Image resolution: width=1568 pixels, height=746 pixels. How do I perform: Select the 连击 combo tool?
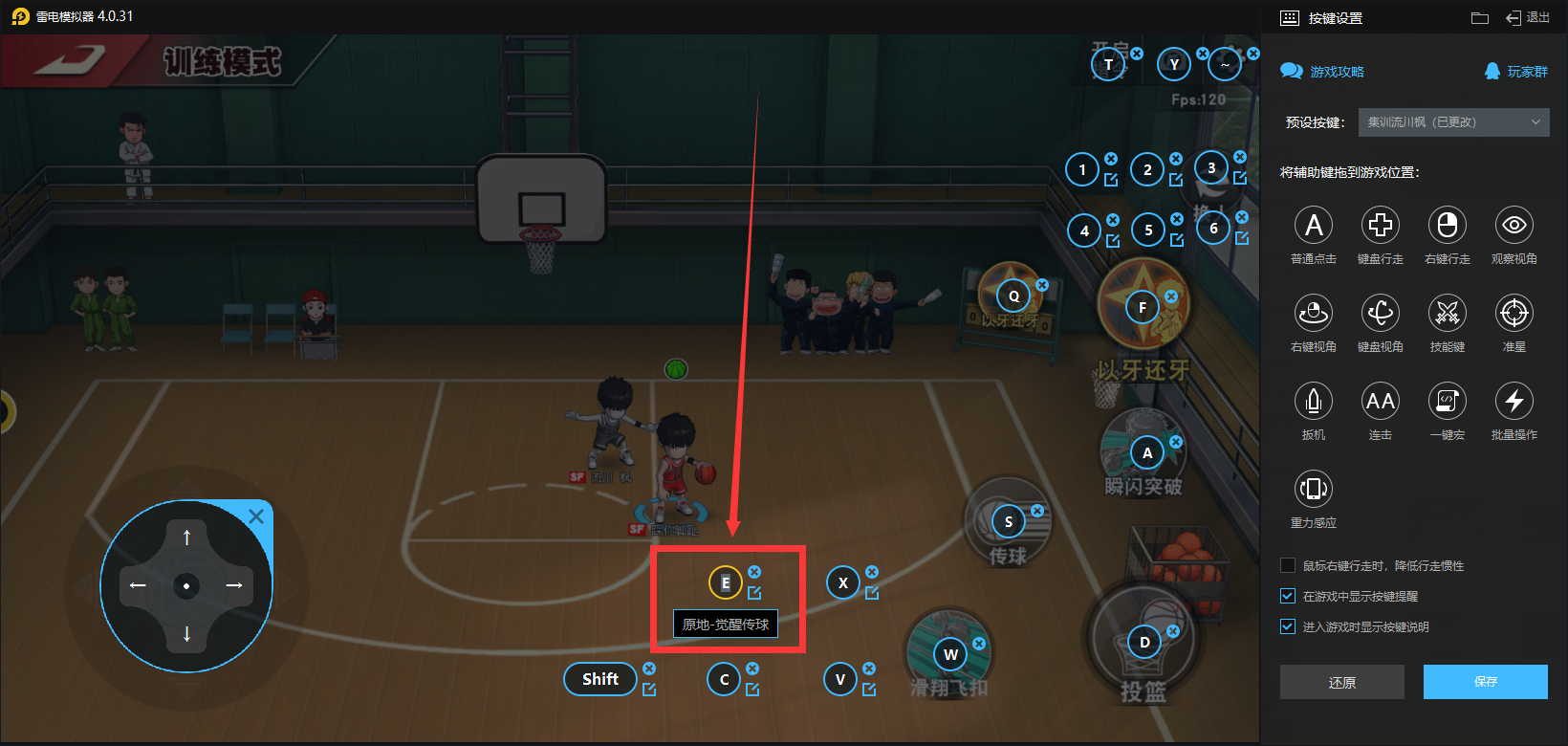(x=1381, y=402)
